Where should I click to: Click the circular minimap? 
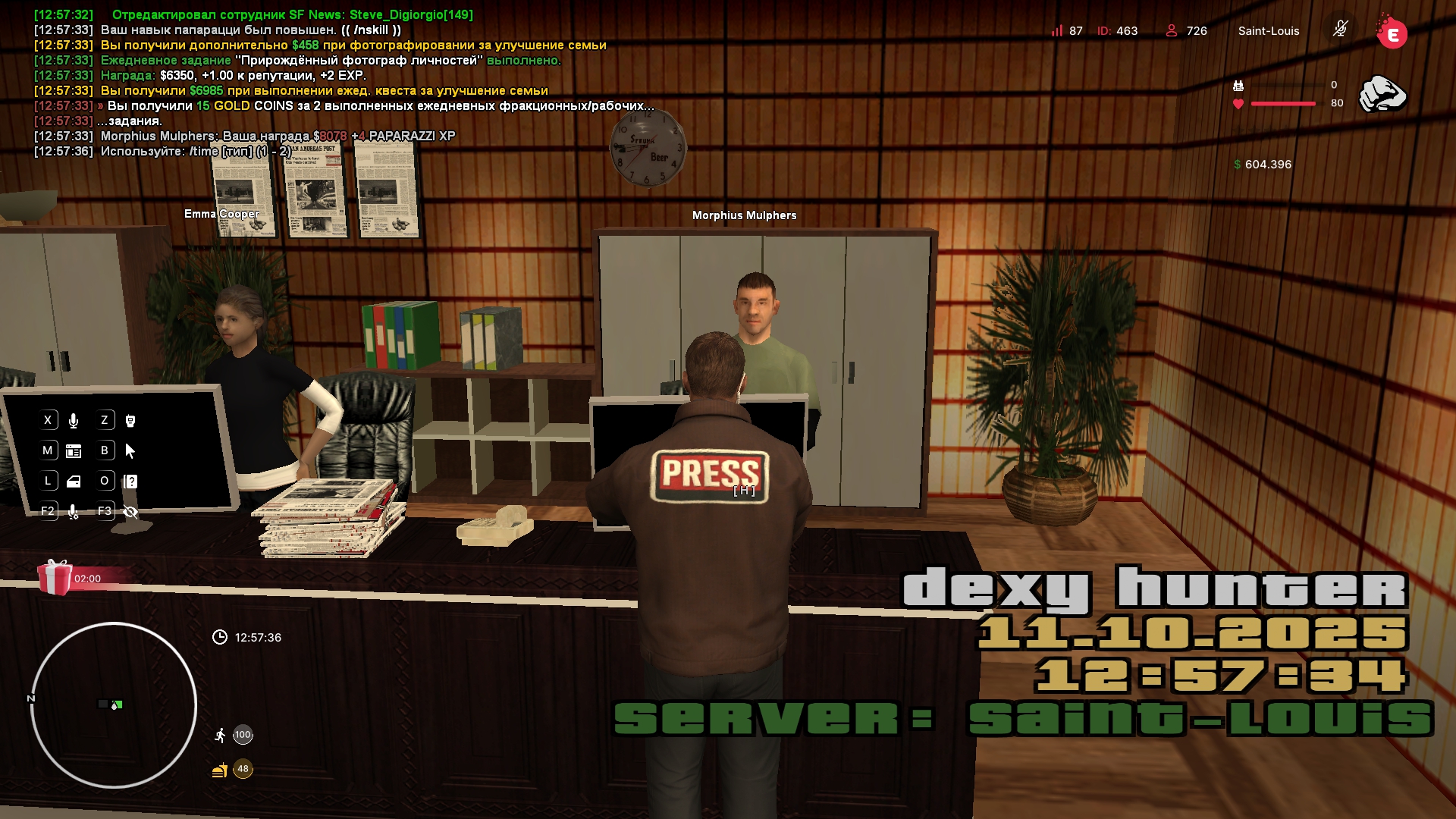[x=114, y=705]
